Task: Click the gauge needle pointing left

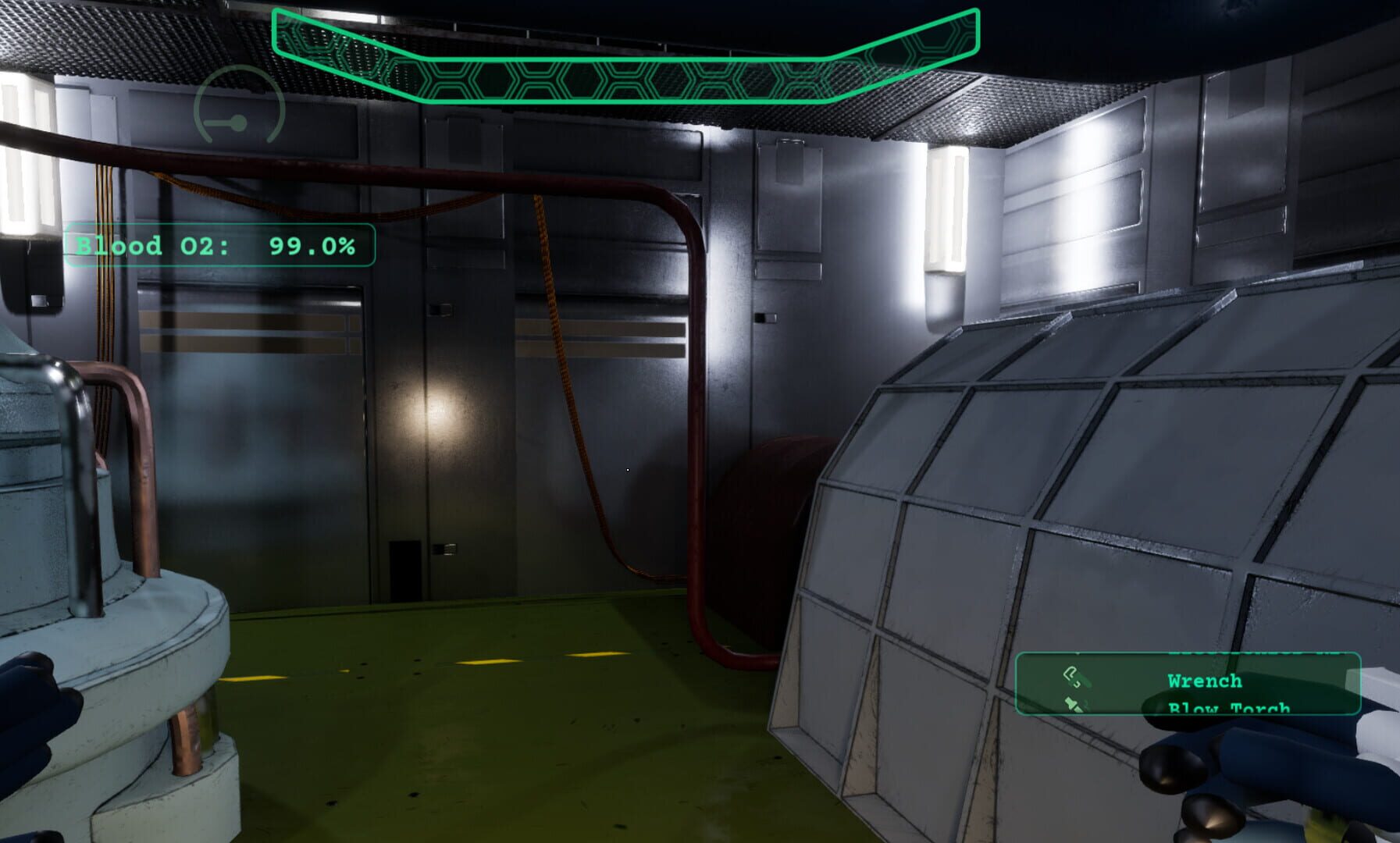Action: click(219, 122)
